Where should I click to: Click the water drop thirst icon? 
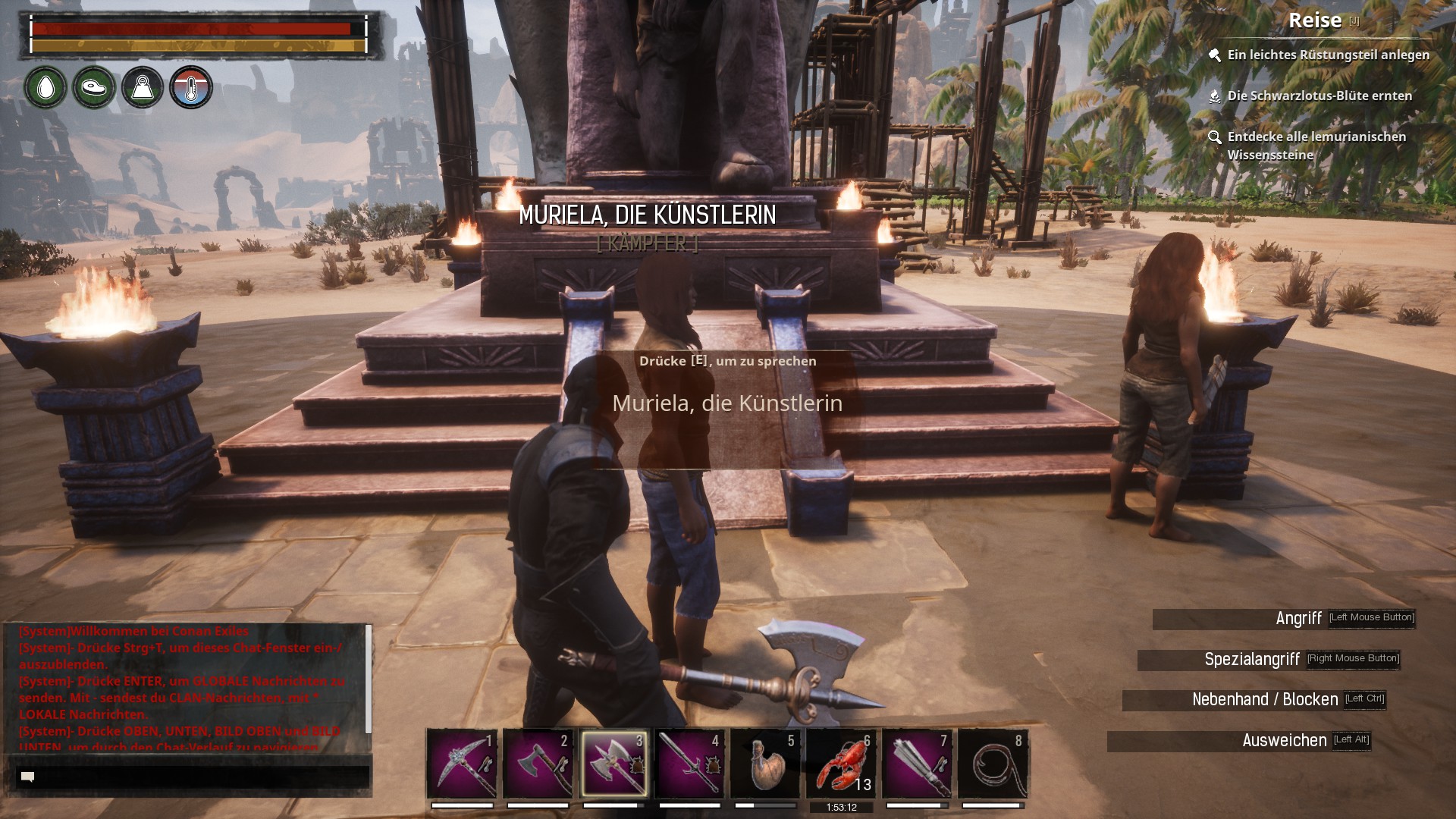point(45,88)
